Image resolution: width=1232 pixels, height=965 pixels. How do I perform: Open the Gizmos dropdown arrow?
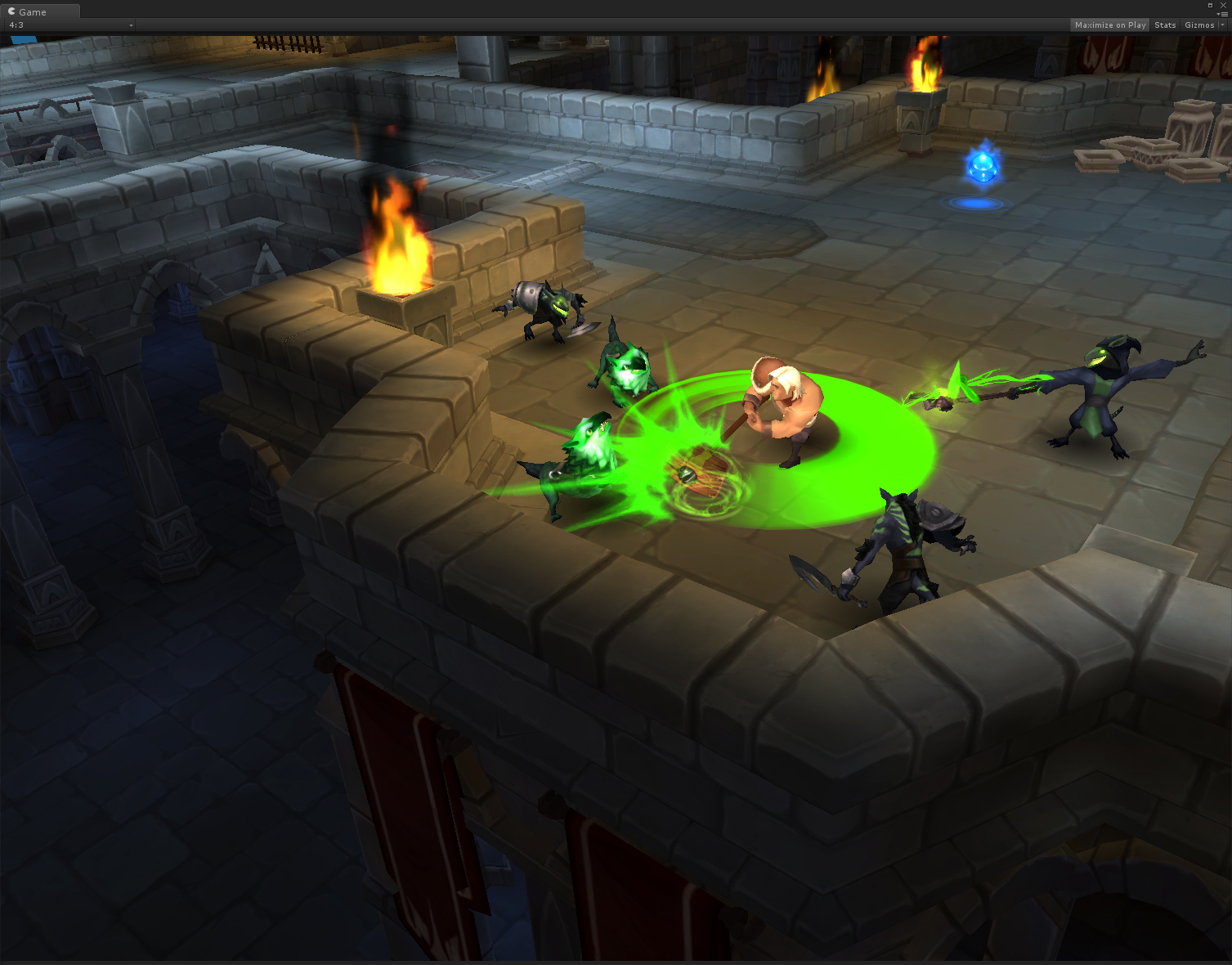tap(1222, 25)
